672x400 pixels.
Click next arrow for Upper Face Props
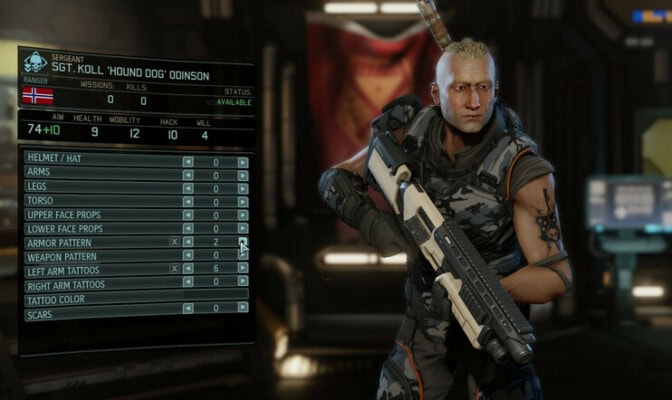pyautogui.click(x=243, y=215)
